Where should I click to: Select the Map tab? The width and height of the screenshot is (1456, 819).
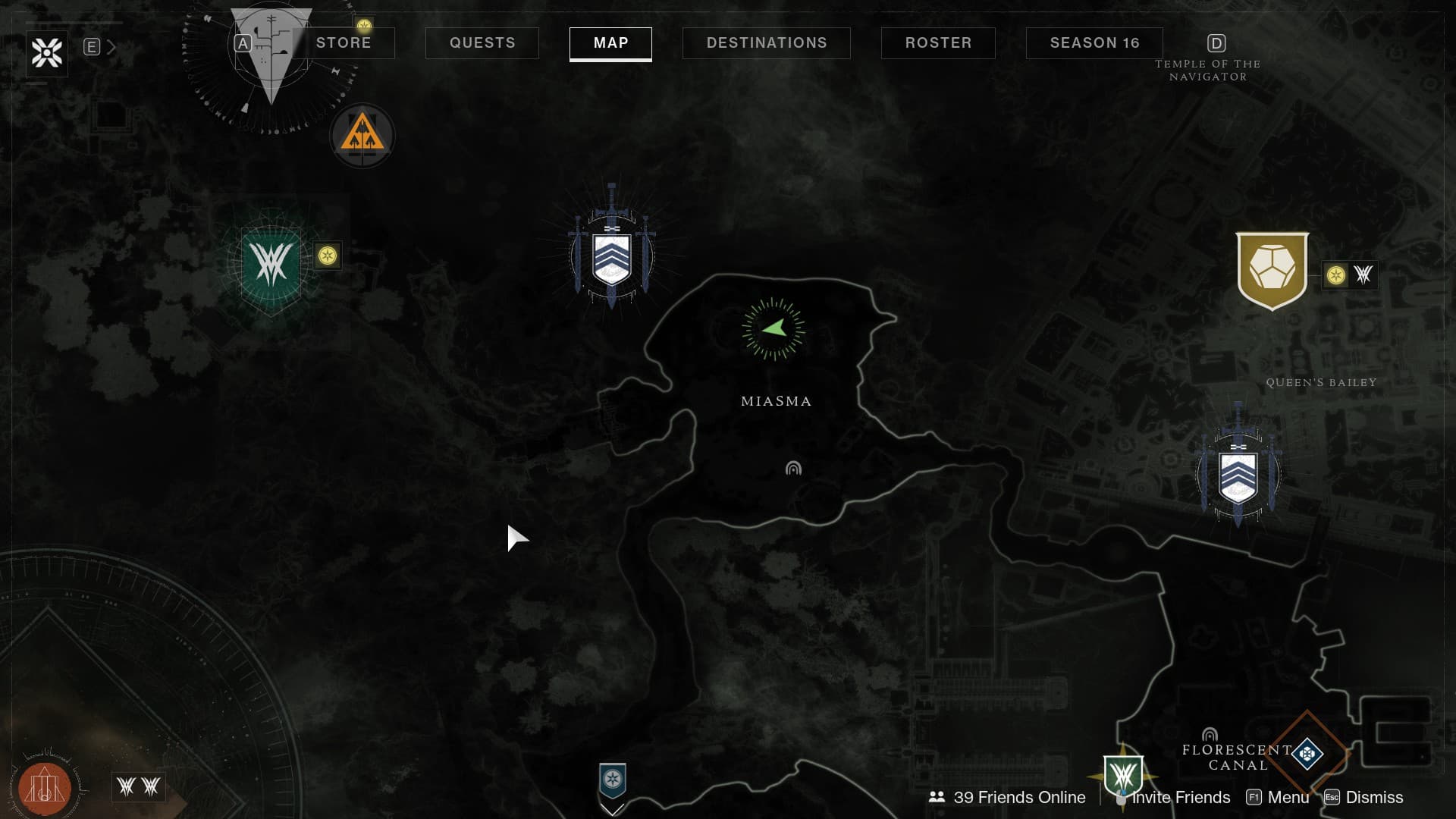point(610,43)
